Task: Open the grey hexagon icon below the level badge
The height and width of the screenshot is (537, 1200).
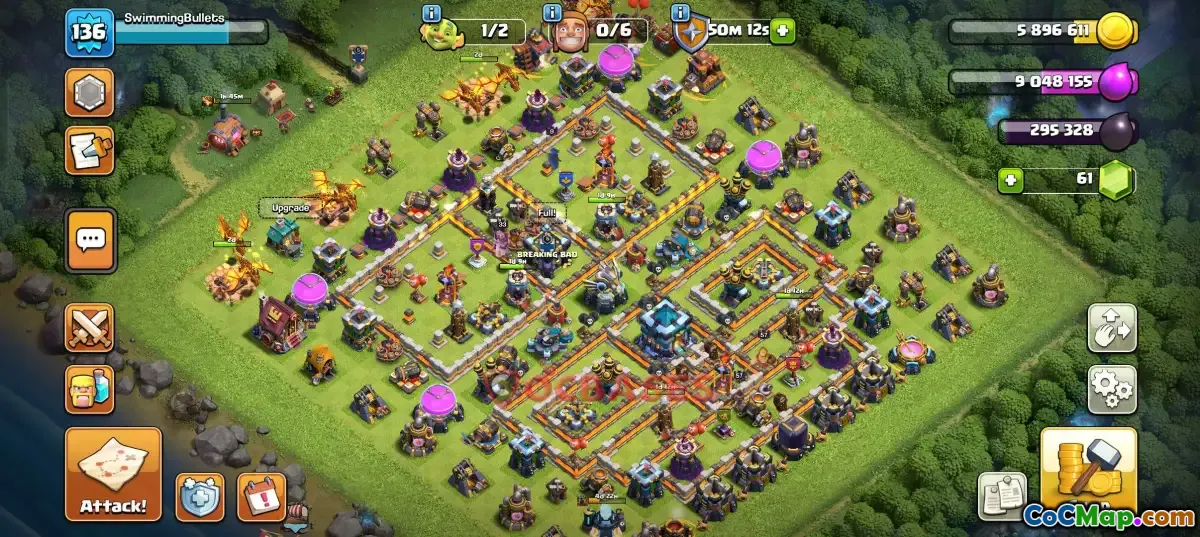Action: pyautogui.click(x=90, y=92)
